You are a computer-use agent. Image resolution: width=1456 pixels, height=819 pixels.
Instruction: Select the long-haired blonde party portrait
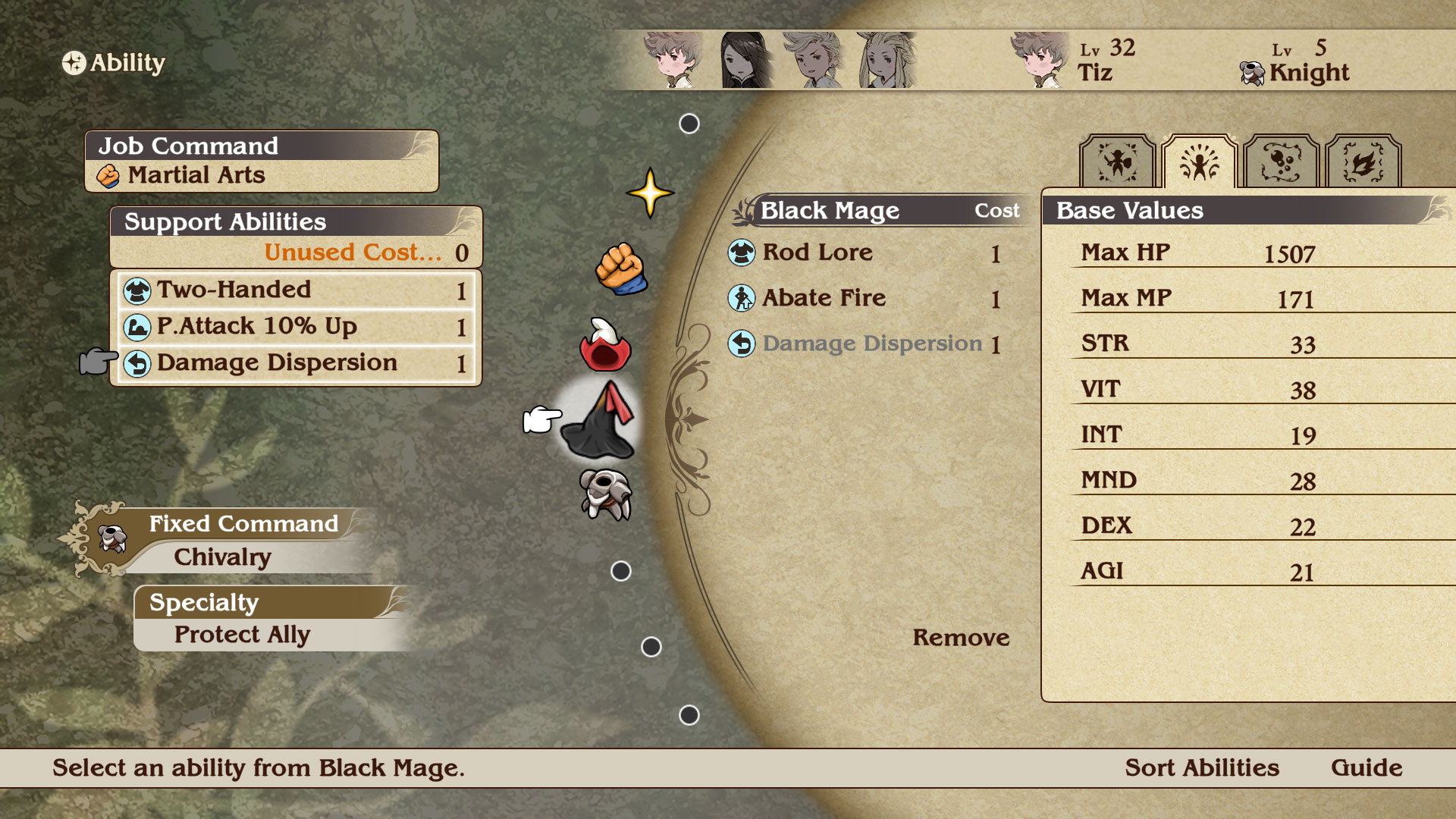click(886, 60)
